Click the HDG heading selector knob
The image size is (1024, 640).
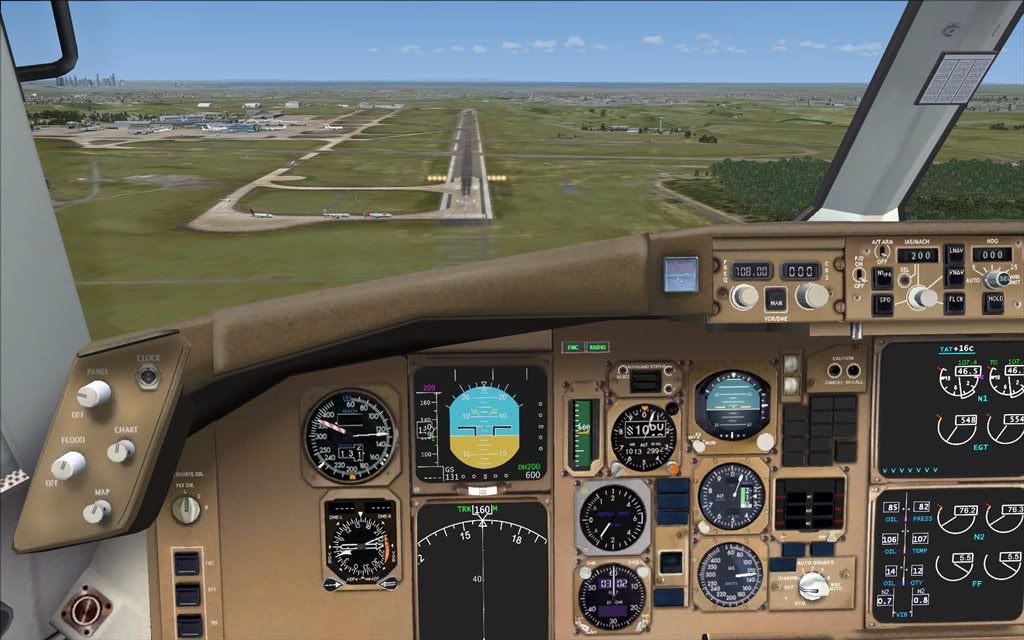(x=993, y=279)
